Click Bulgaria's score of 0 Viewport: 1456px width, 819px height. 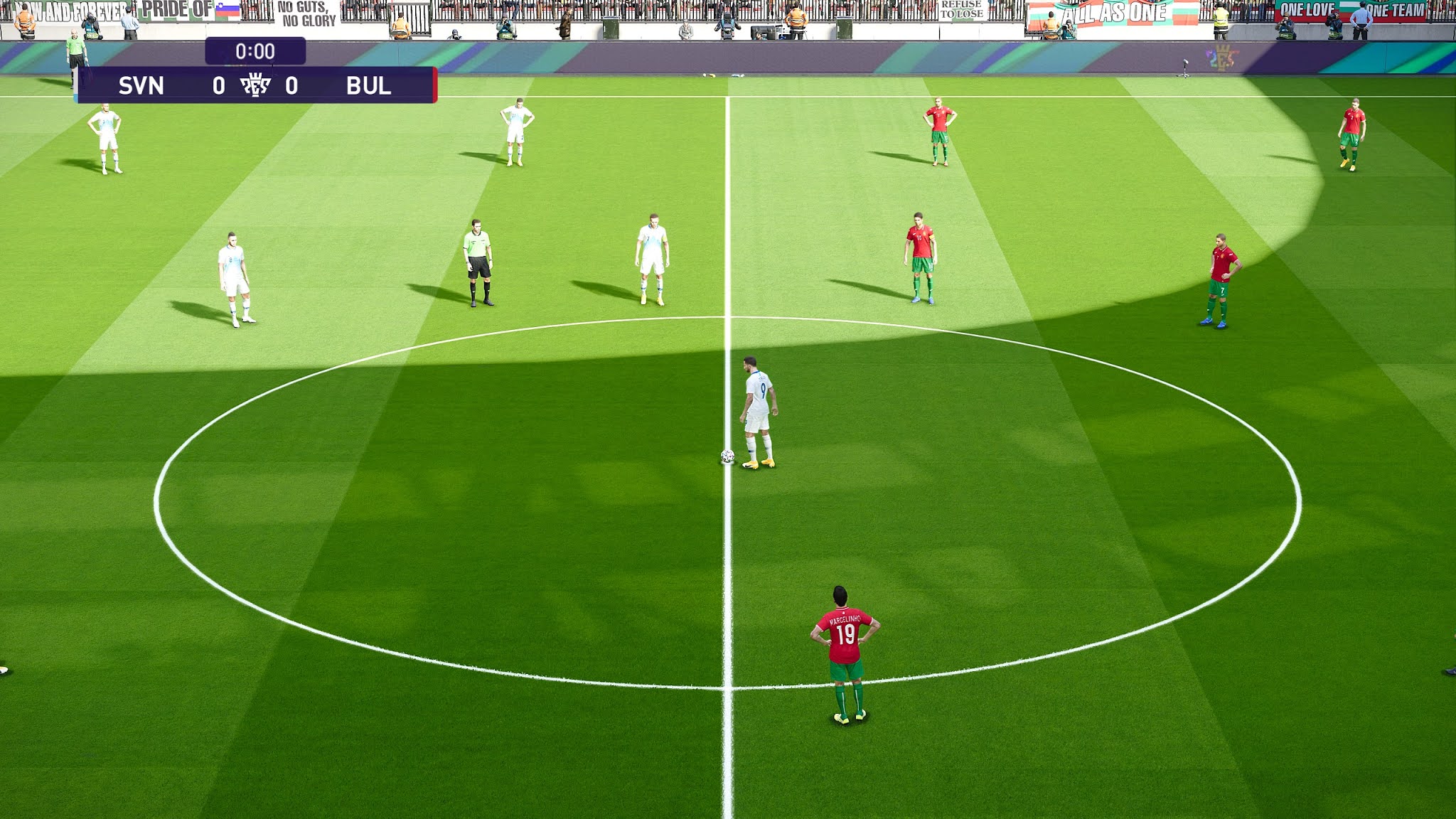(x=291, y=85)
